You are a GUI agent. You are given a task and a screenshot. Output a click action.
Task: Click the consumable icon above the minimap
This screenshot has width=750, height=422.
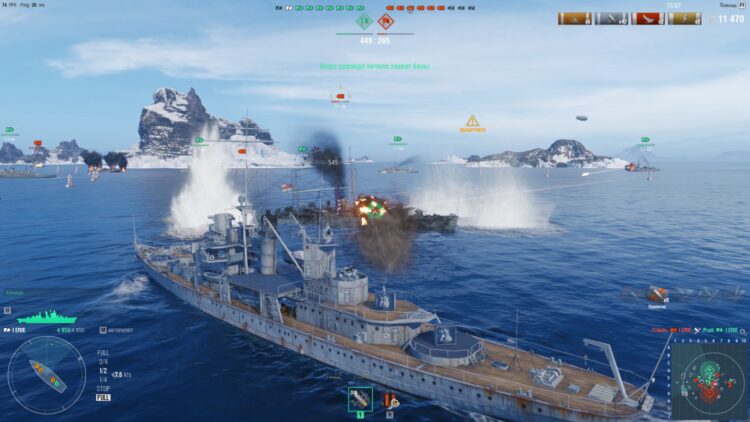(x=656, y=293)
